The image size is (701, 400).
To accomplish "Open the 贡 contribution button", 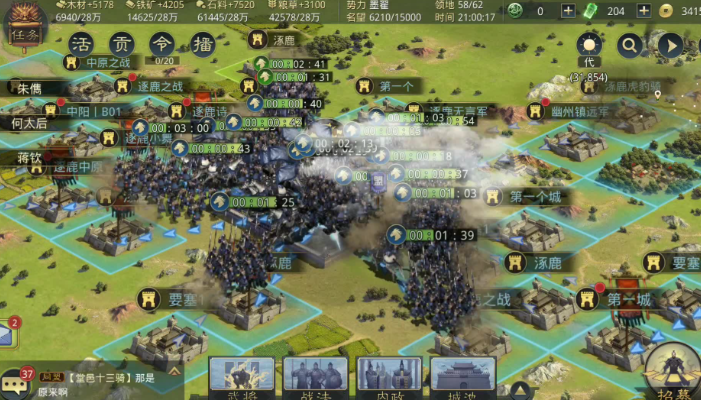I will 122,45.
